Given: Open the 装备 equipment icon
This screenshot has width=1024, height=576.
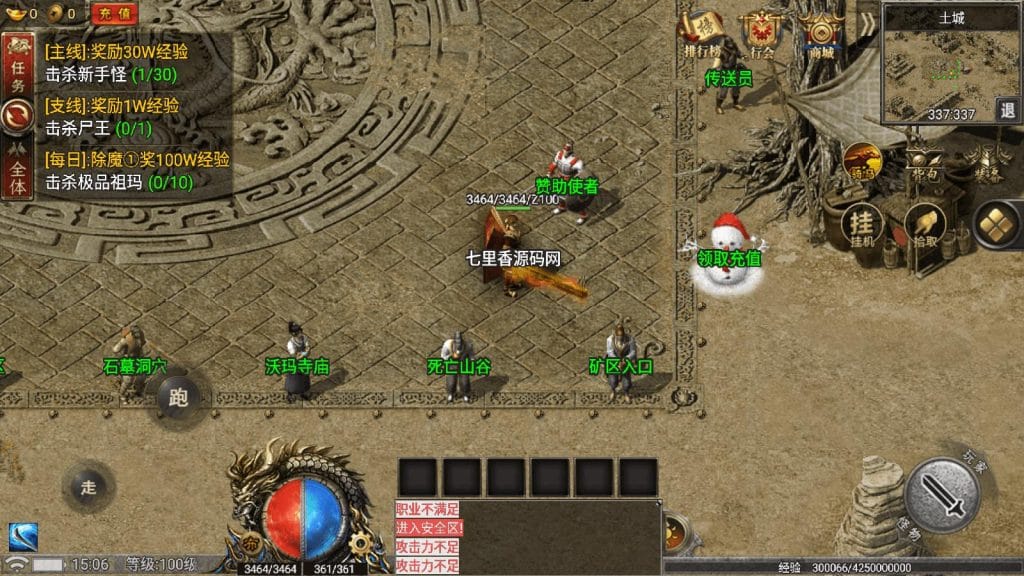Looking at the screenshot, I should (985, 161).
